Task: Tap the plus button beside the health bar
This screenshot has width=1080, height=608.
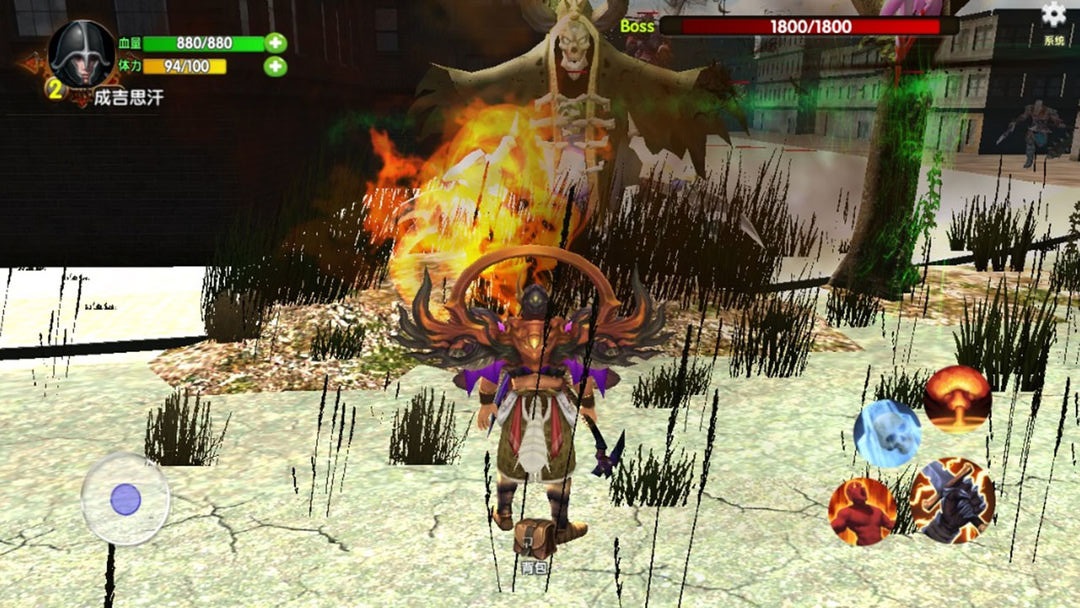Action: 275,43
